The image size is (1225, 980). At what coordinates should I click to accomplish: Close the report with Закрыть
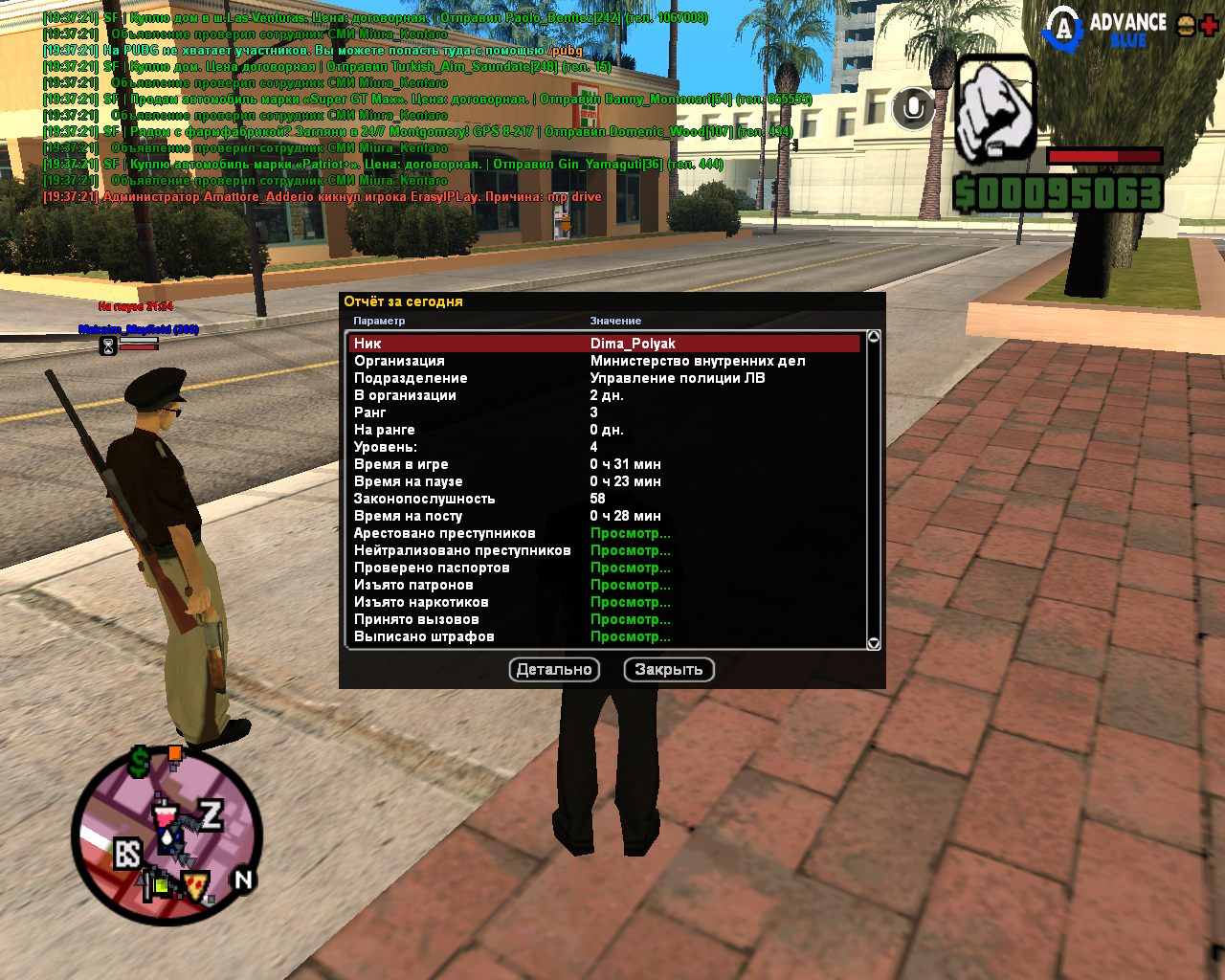click(x=669, y=670)
